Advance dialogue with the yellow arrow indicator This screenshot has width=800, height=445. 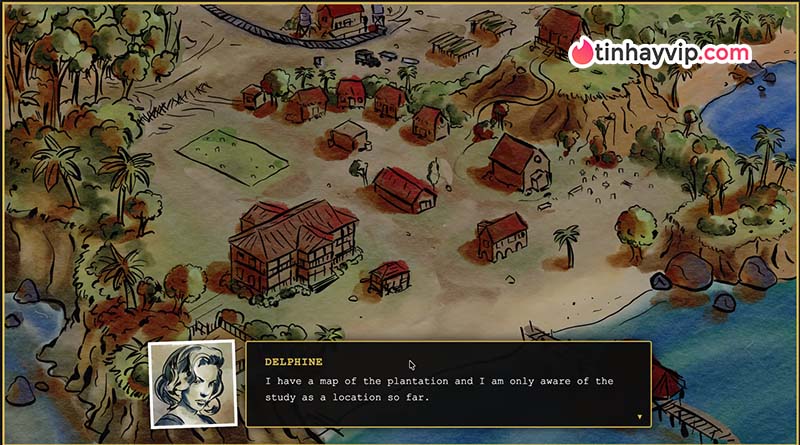pos(639,416)
